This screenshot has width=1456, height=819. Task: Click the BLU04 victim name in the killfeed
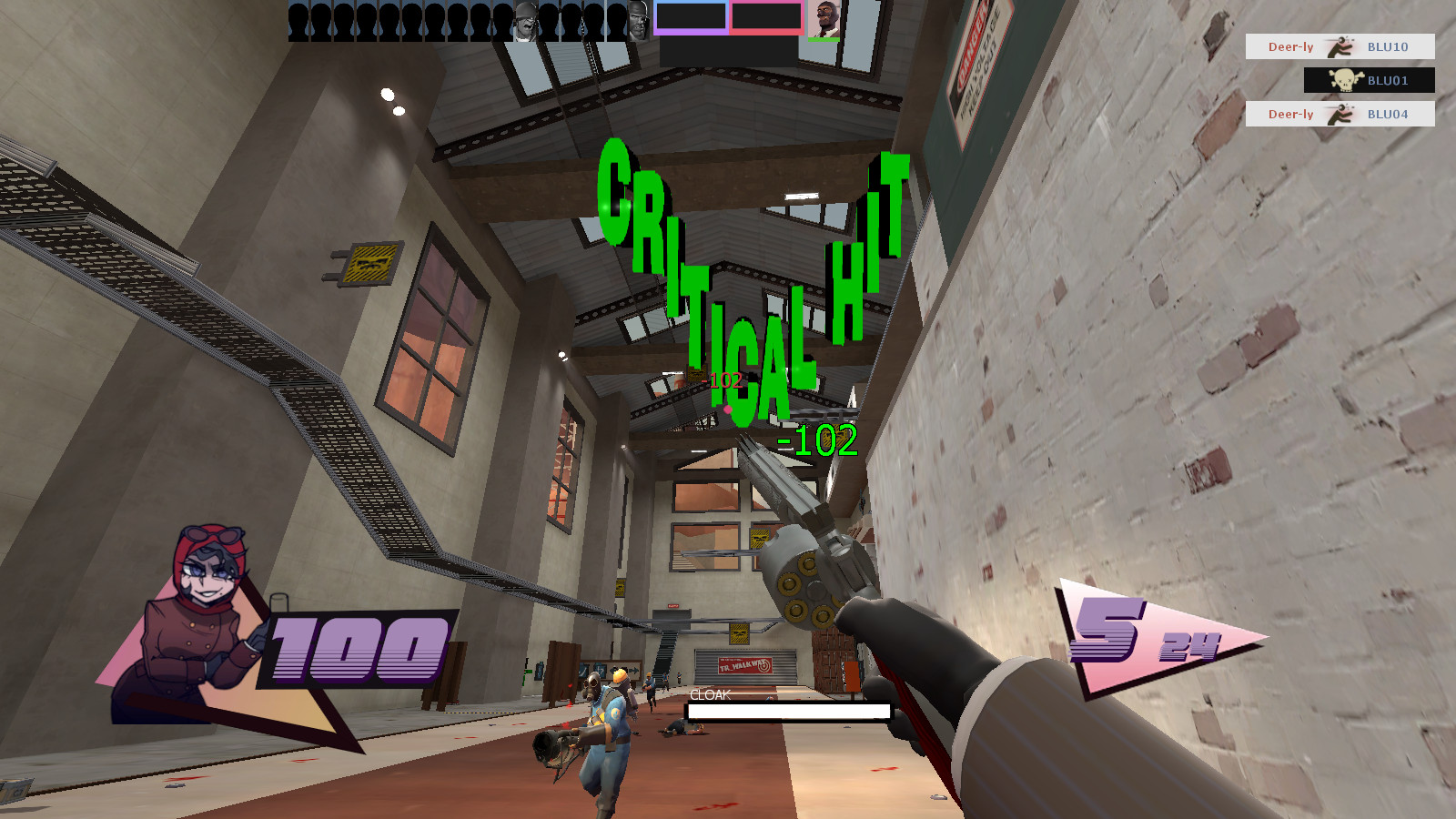point(1387,114)
